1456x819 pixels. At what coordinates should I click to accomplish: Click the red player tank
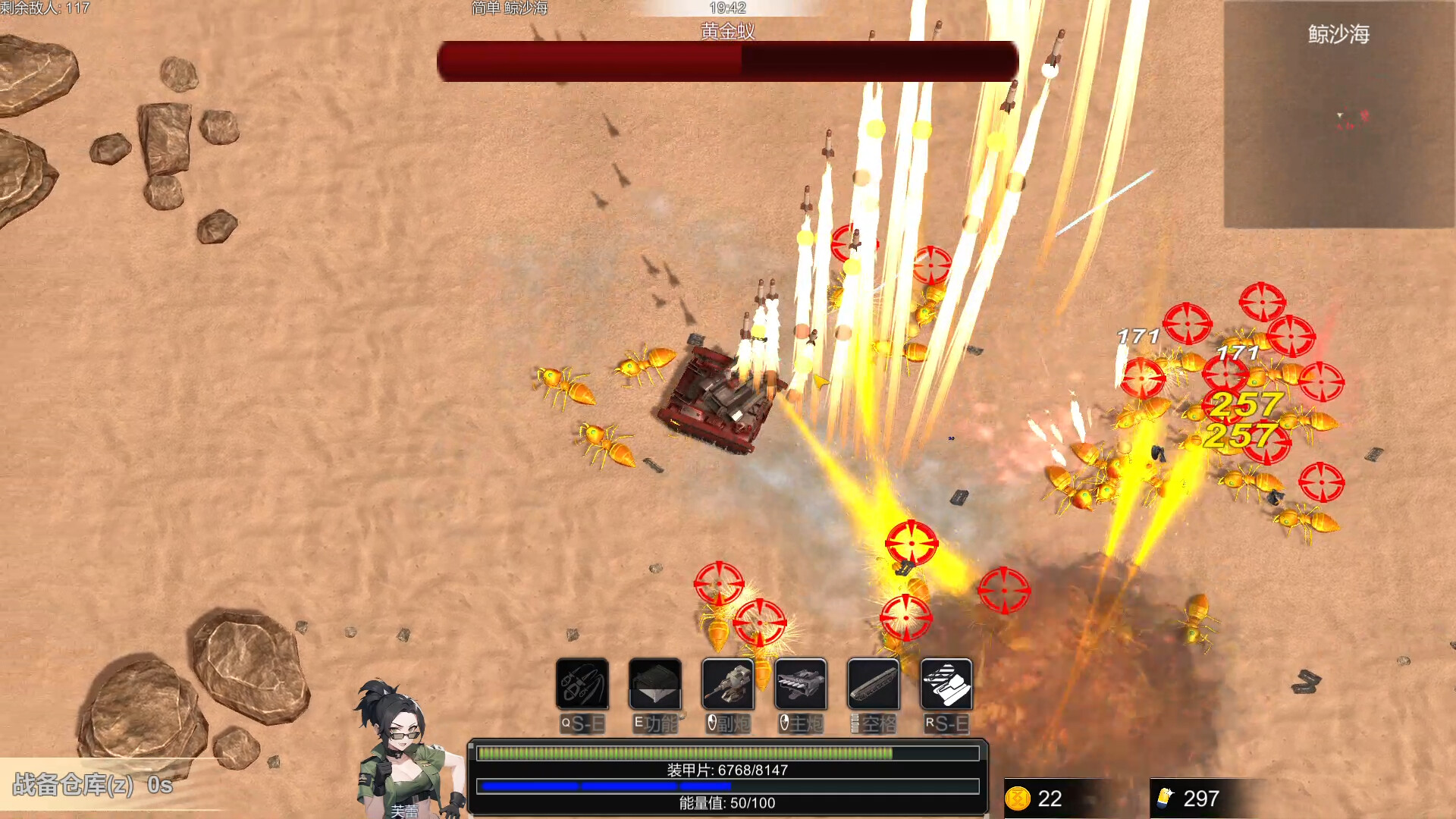tap(713, 402)
